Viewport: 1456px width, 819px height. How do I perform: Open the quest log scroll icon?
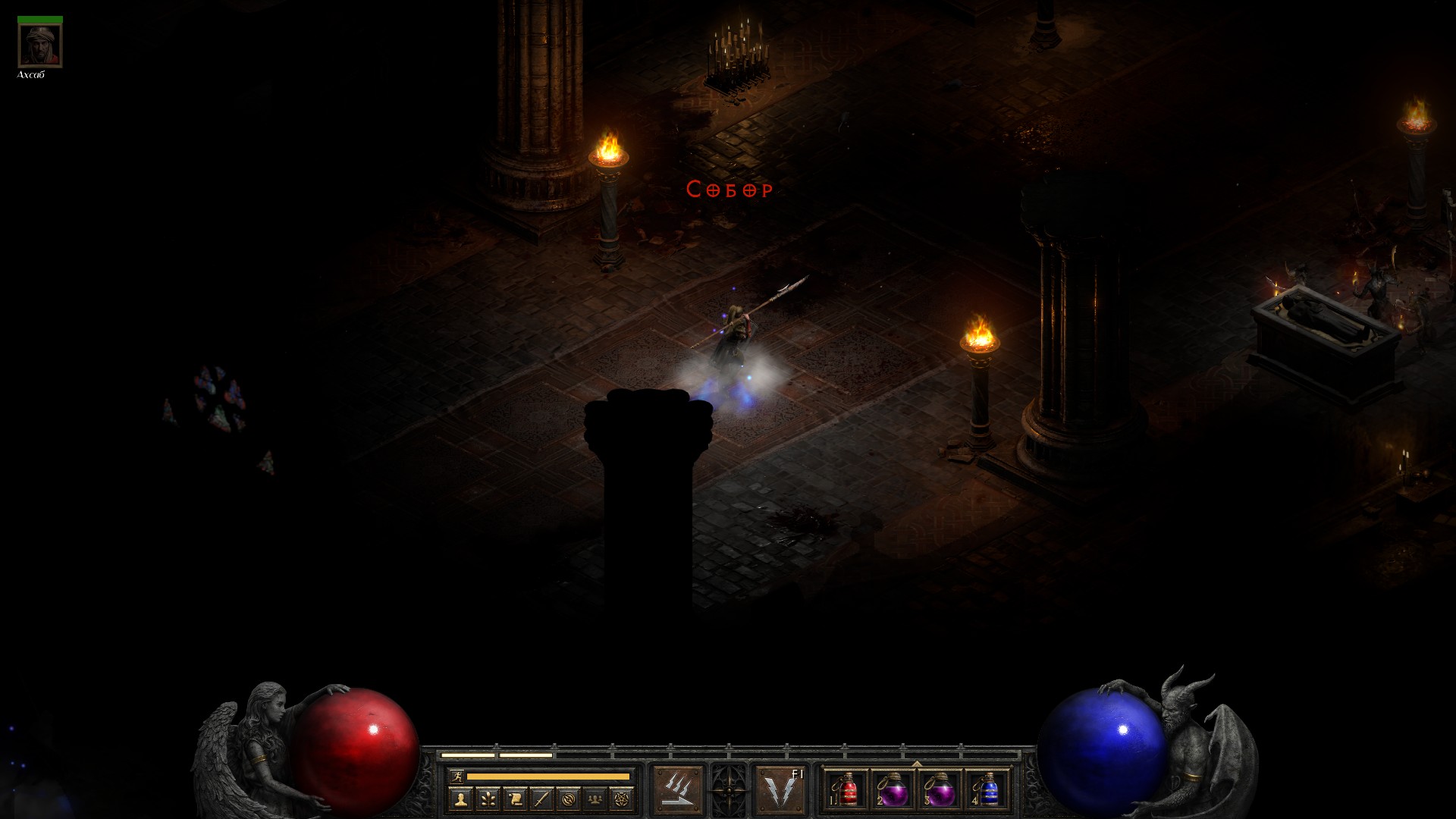tap(514, 799)
